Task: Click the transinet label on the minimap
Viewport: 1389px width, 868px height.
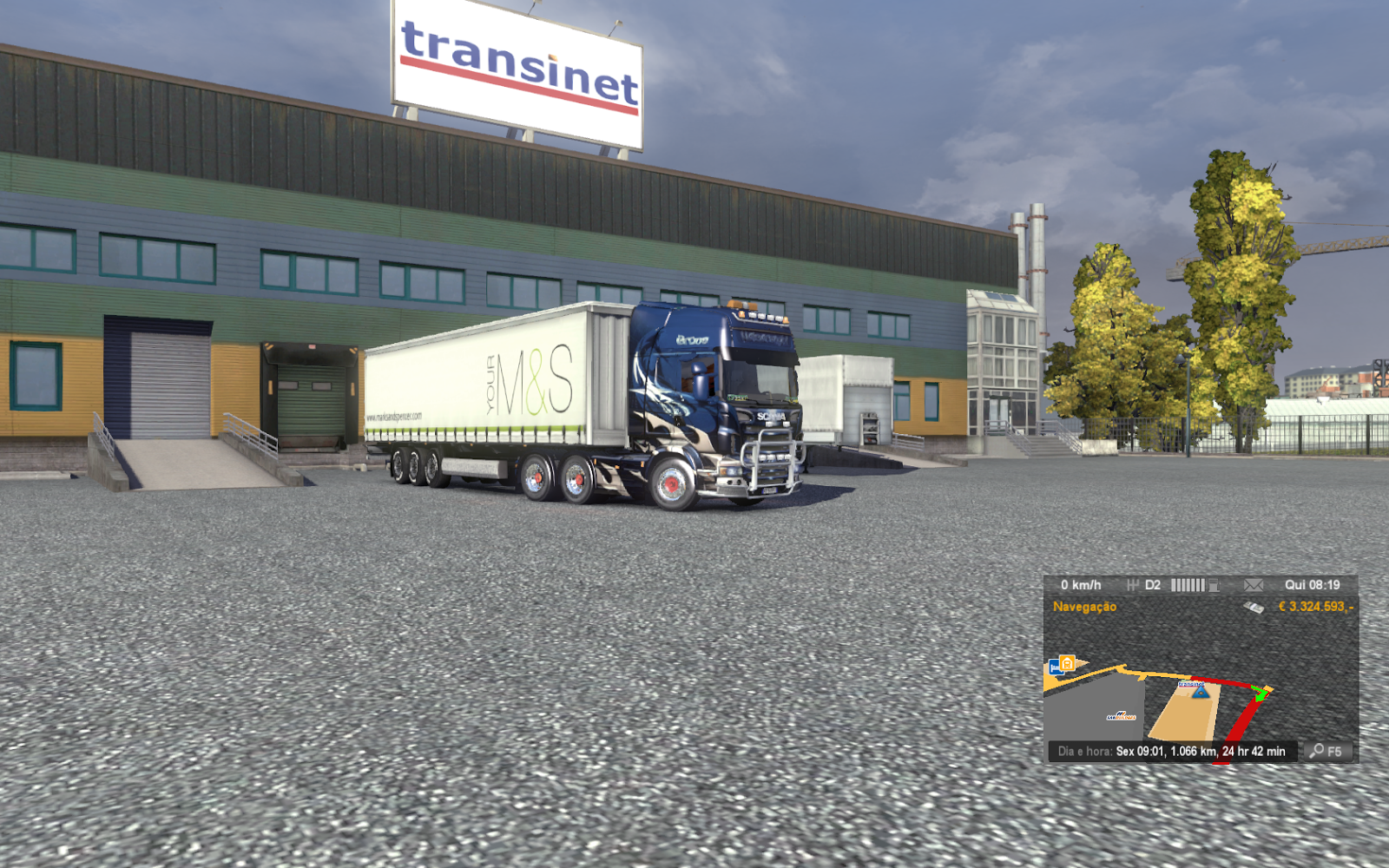Action: 1191,685
